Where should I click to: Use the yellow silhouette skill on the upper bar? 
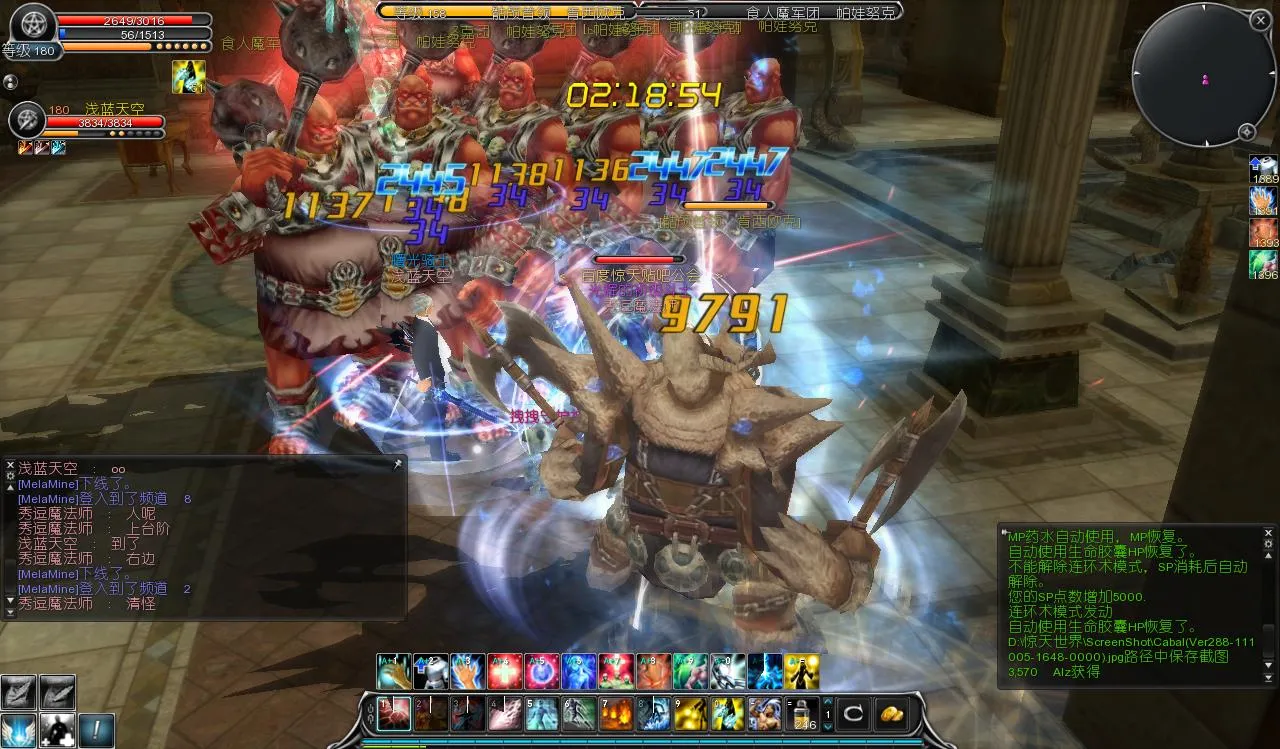pyautogui.click(x=802, y=672)
